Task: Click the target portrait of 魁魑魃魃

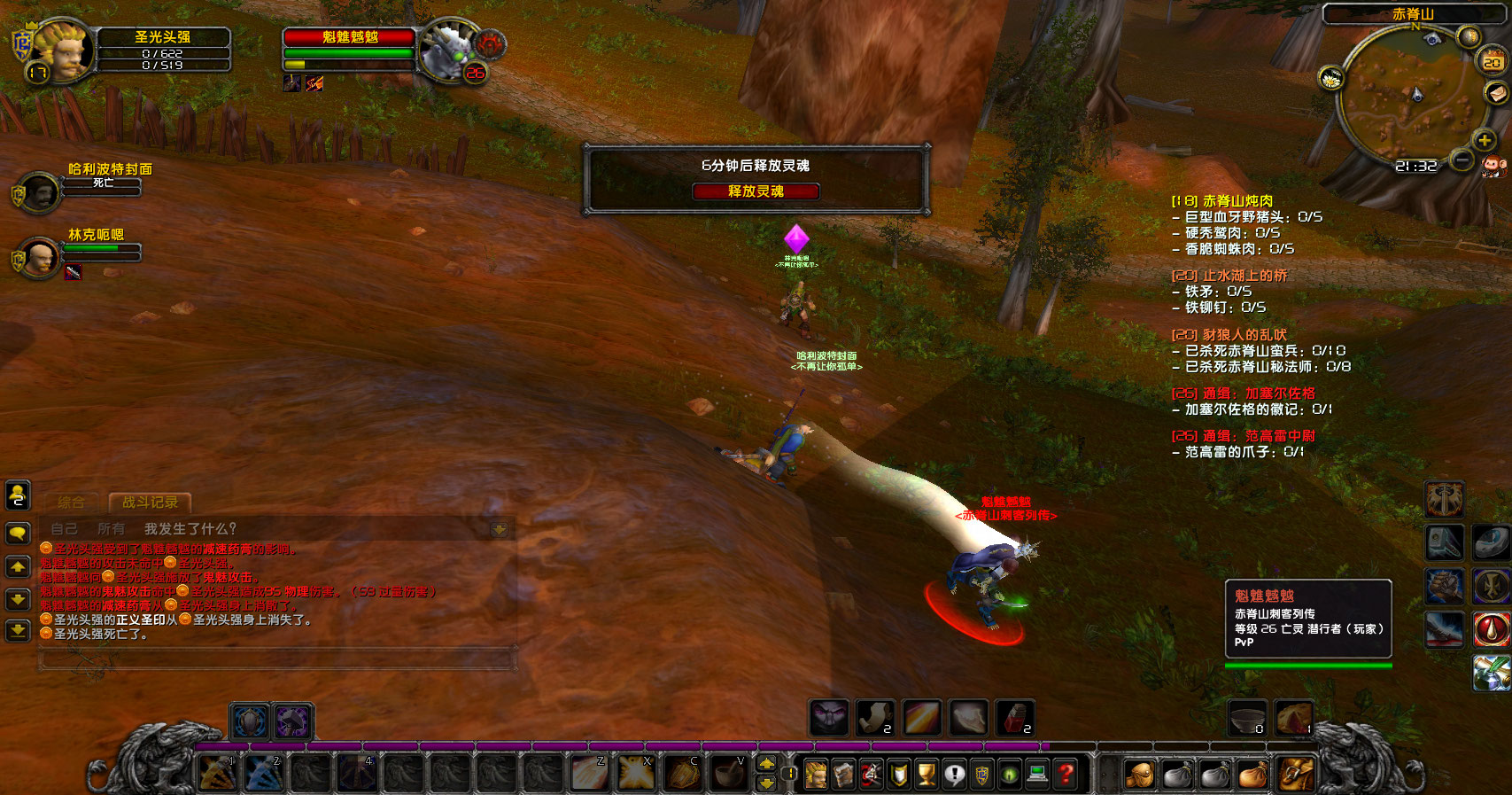Action: (448, 51)
